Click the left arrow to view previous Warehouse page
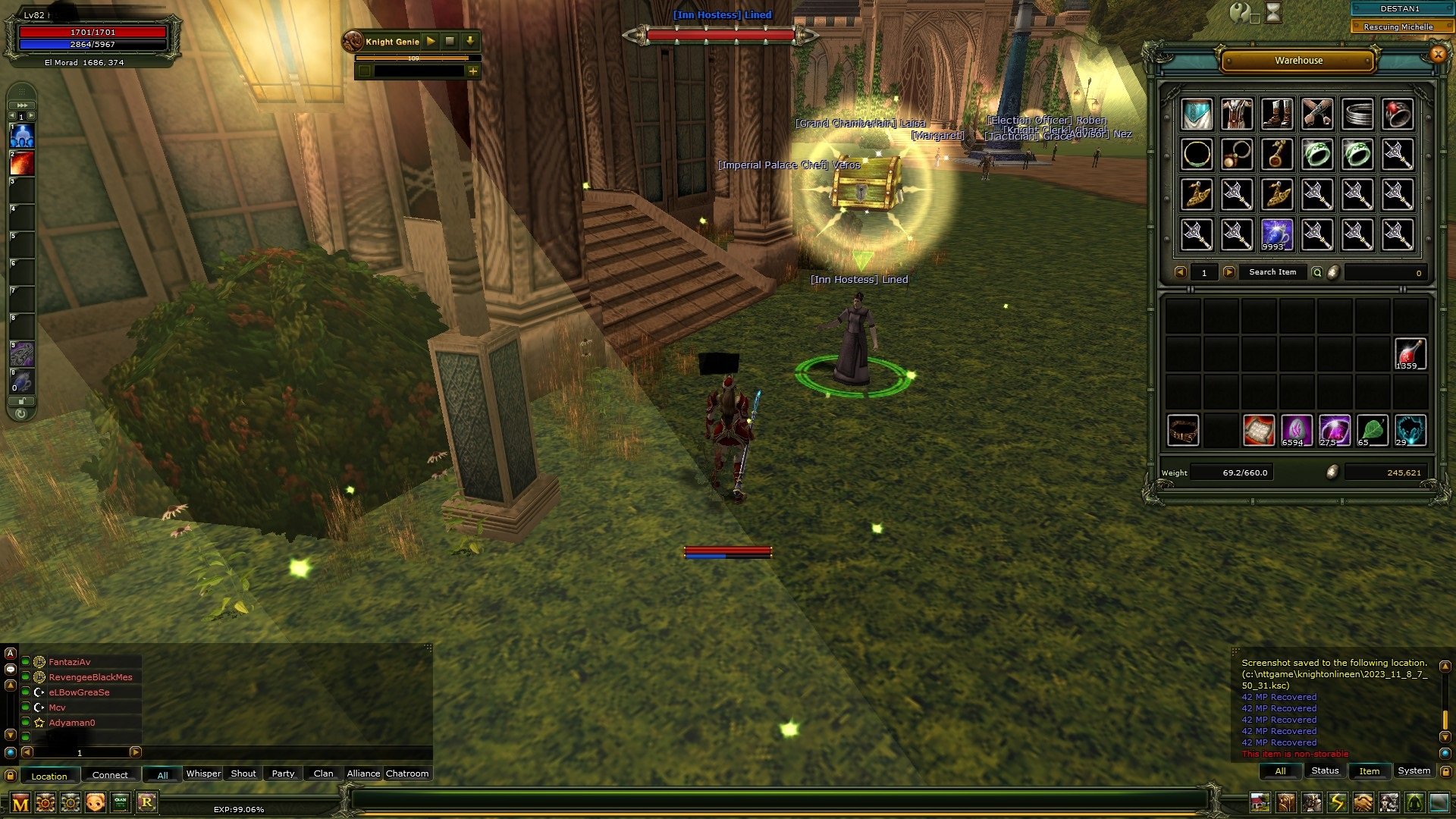 point(1181,272)
